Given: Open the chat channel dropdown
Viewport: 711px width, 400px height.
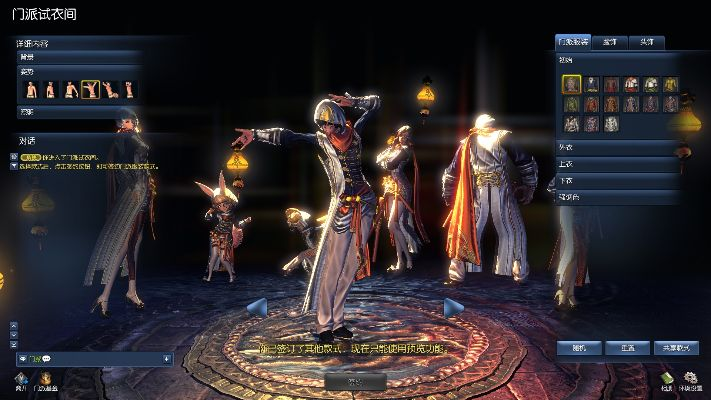Looking at the screenshot, I should 166,358.
